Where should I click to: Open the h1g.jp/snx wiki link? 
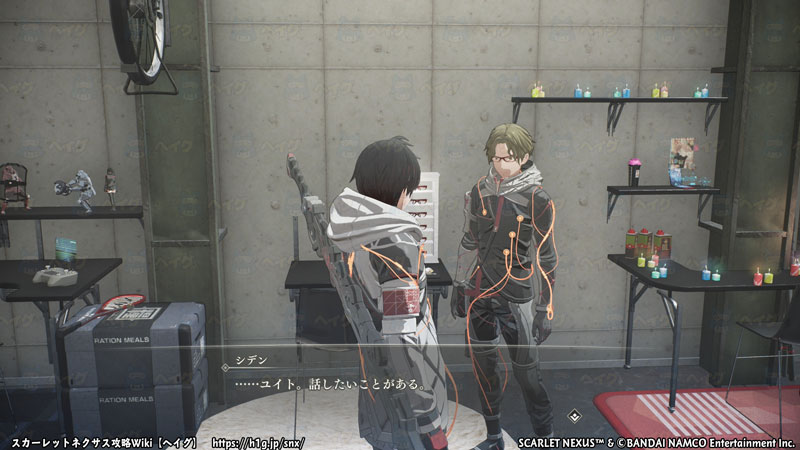(x=258, y=441)
